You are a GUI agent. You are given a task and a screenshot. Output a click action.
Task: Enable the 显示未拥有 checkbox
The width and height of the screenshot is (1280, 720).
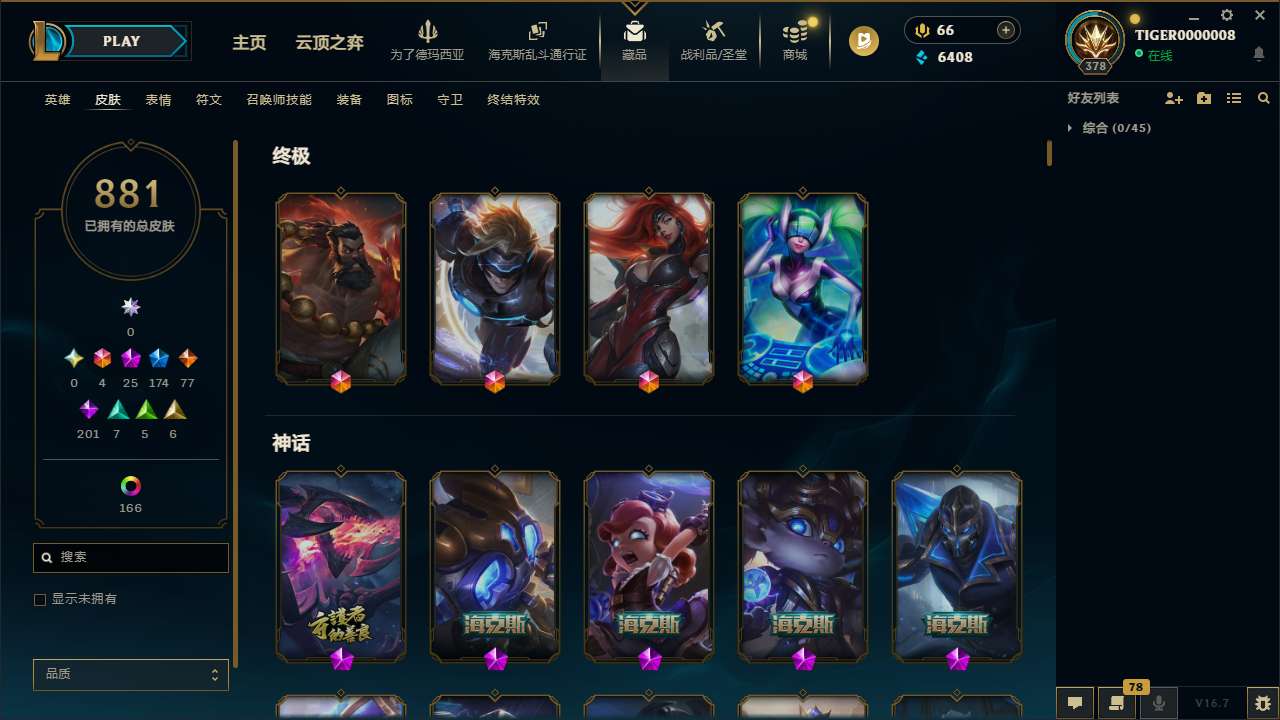click(40, 599)
